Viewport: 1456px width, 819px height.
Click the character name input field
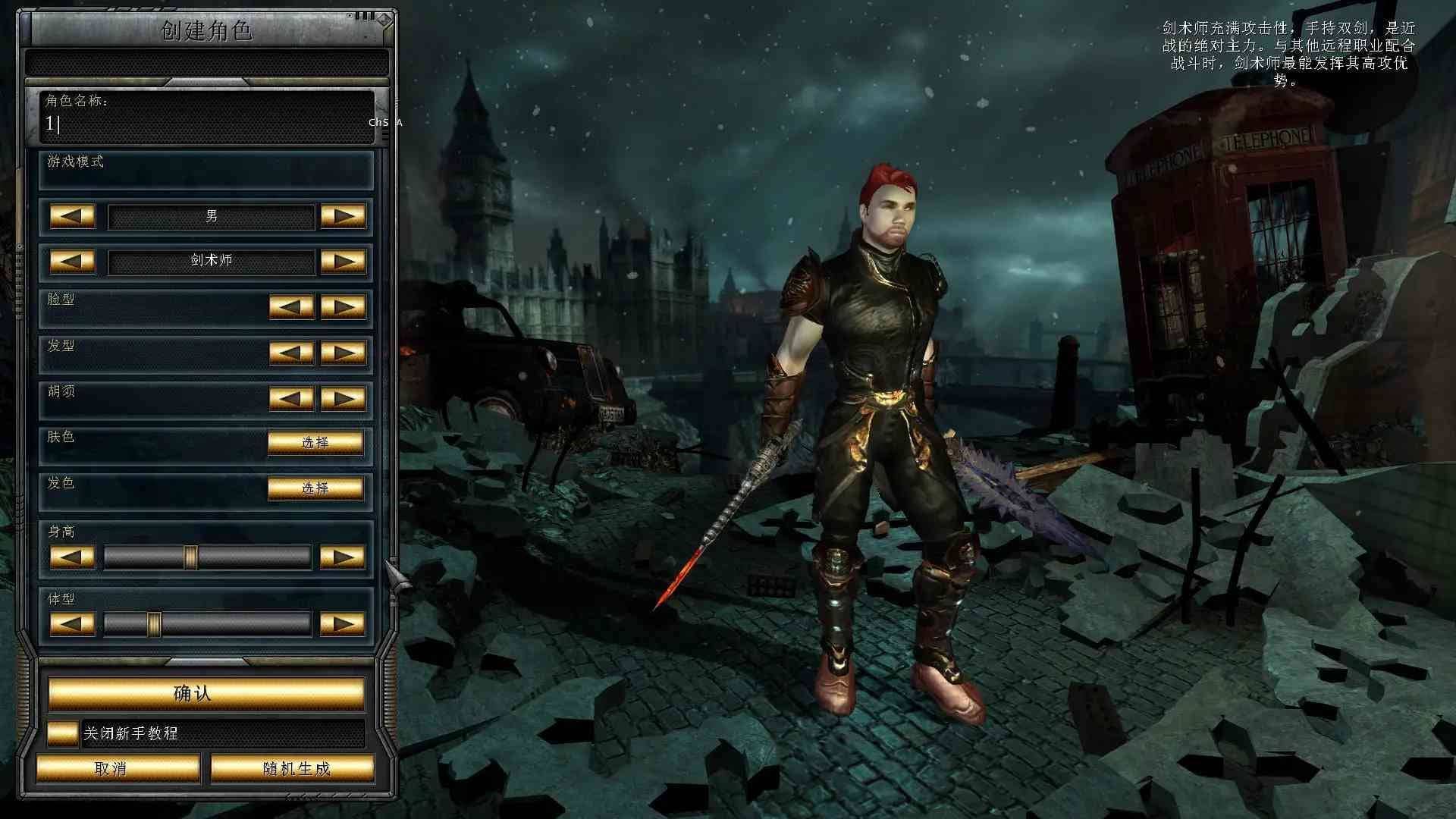(206, 124)
